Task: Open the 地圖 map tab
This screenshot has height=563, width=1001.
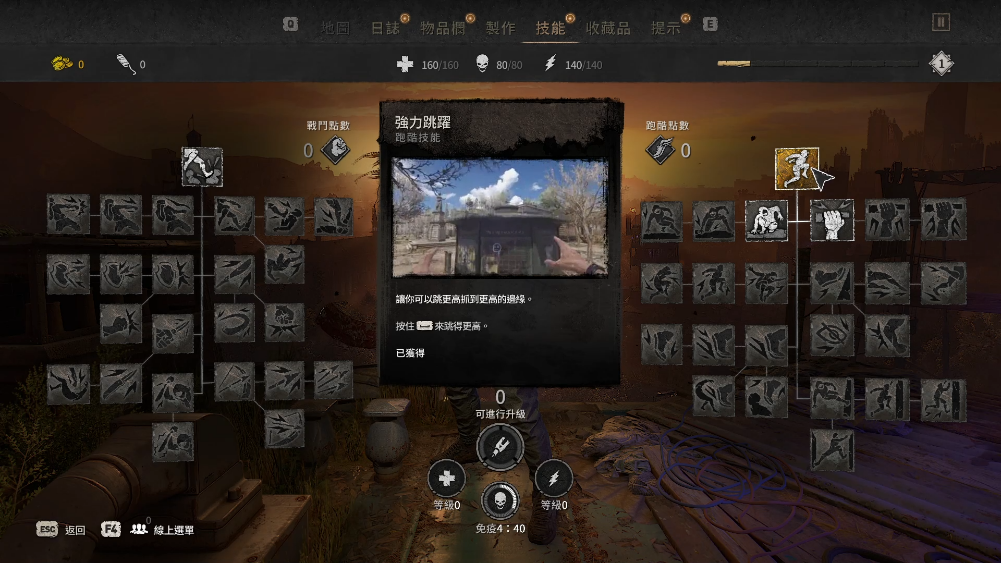Action: [x=335, y=28]
